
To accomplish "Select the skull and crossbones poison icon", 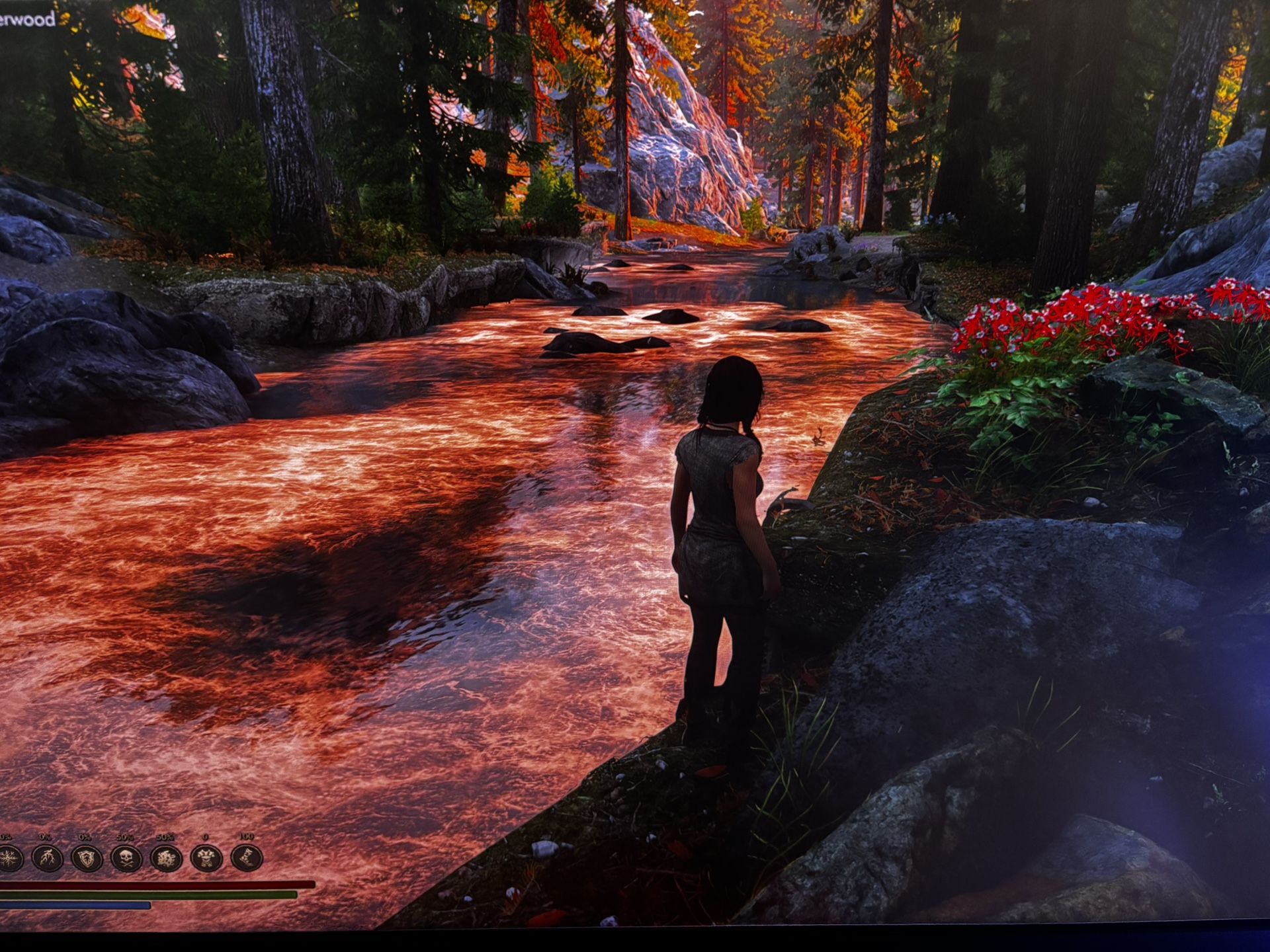I will click(x=126, y=859).
